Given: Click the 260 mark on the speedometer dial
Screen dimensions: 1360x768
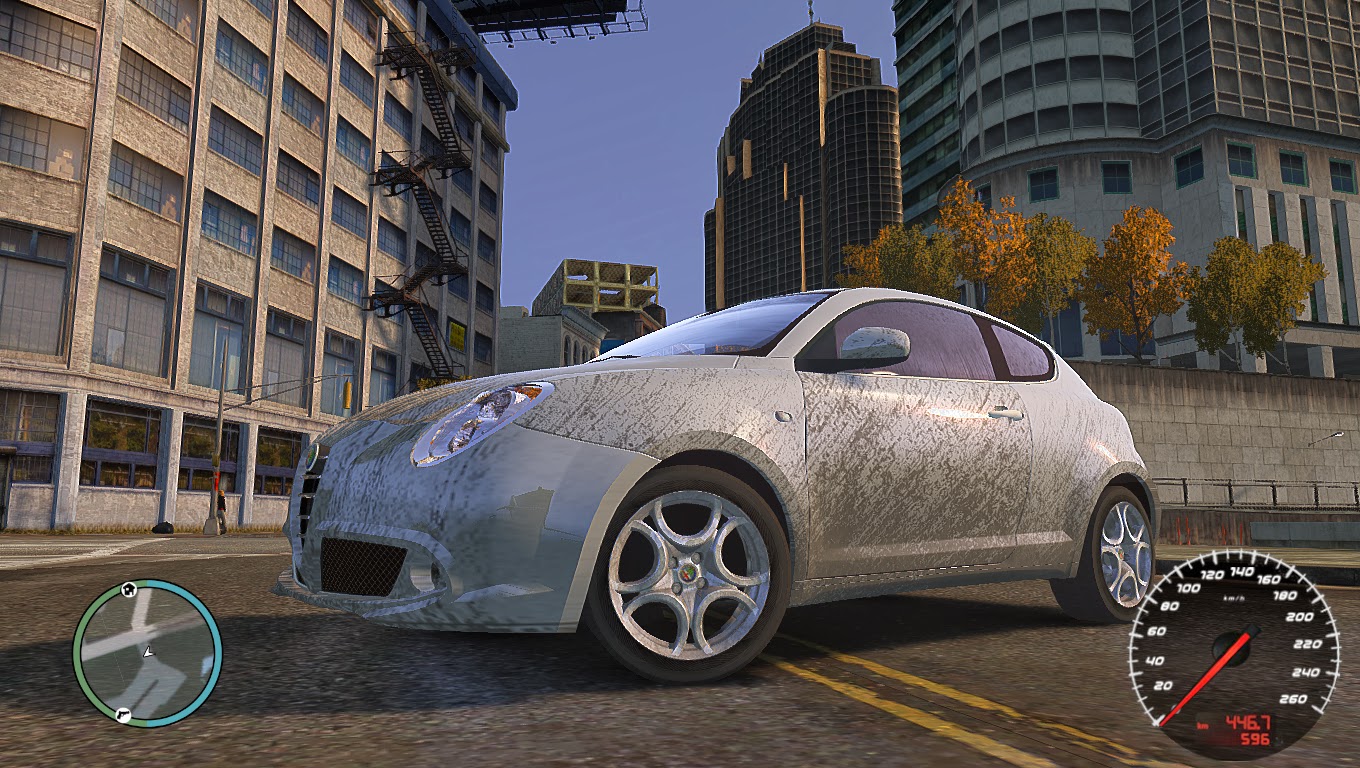Looking at the screenshot, I should coord(1295,697).
